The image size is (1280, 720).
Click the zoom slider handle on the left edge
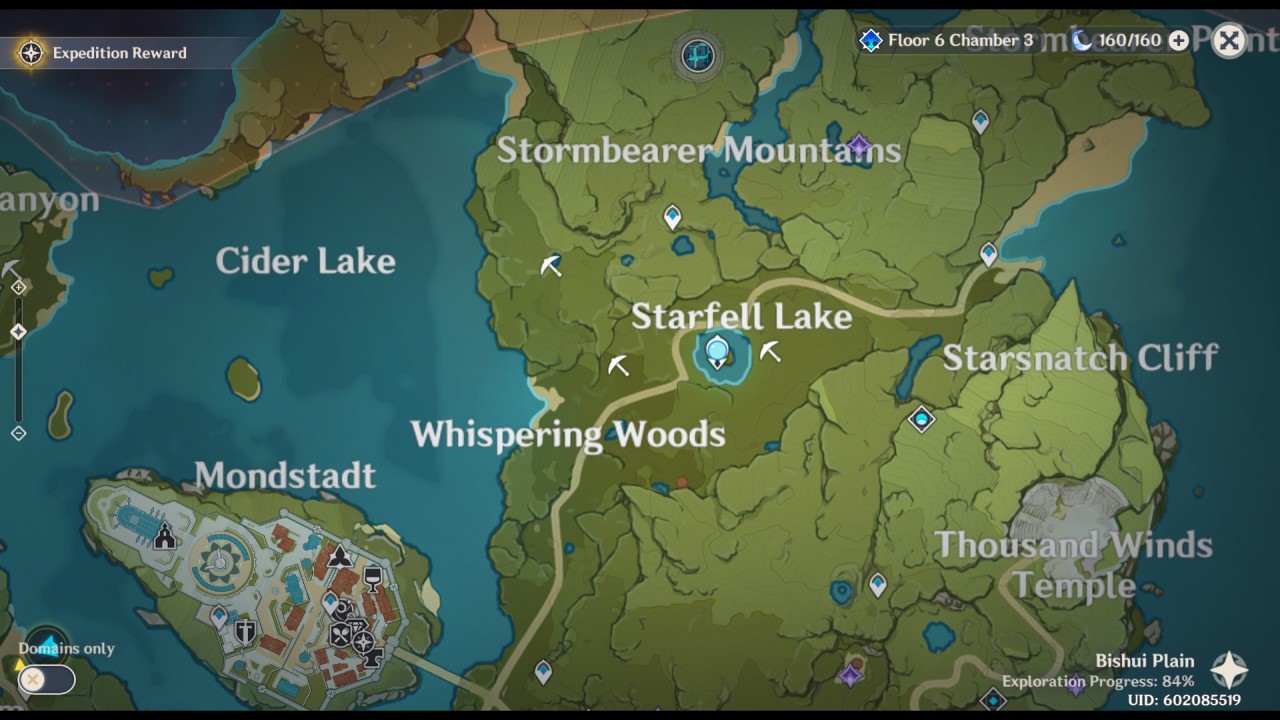(x=16, y=330)
